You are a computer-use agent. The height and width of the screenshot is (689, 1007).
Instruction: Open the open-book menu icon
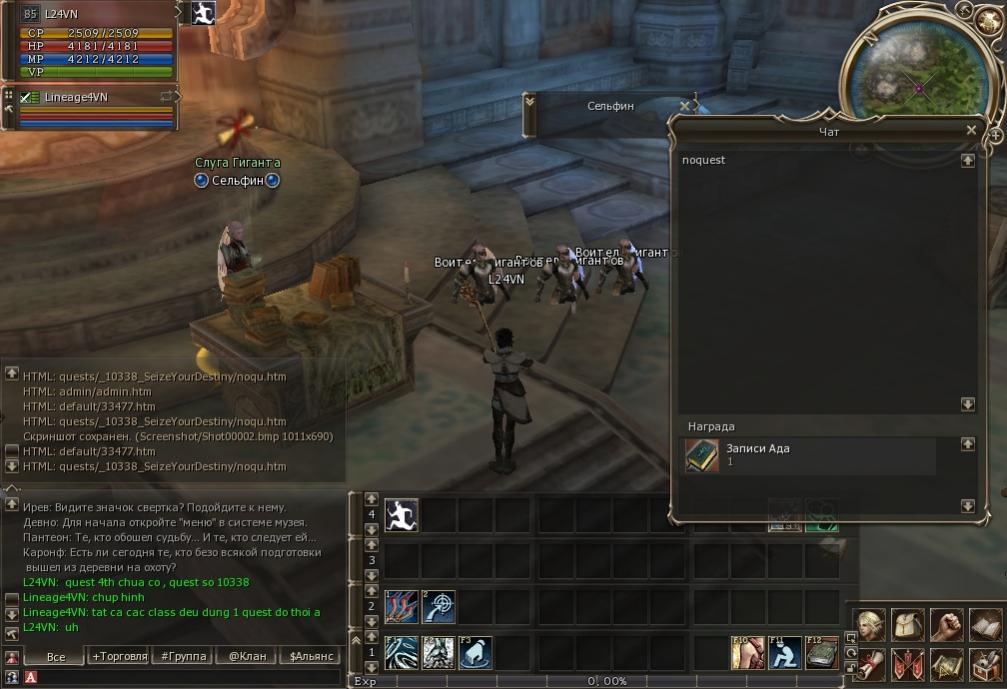click(x=986, y=625)
